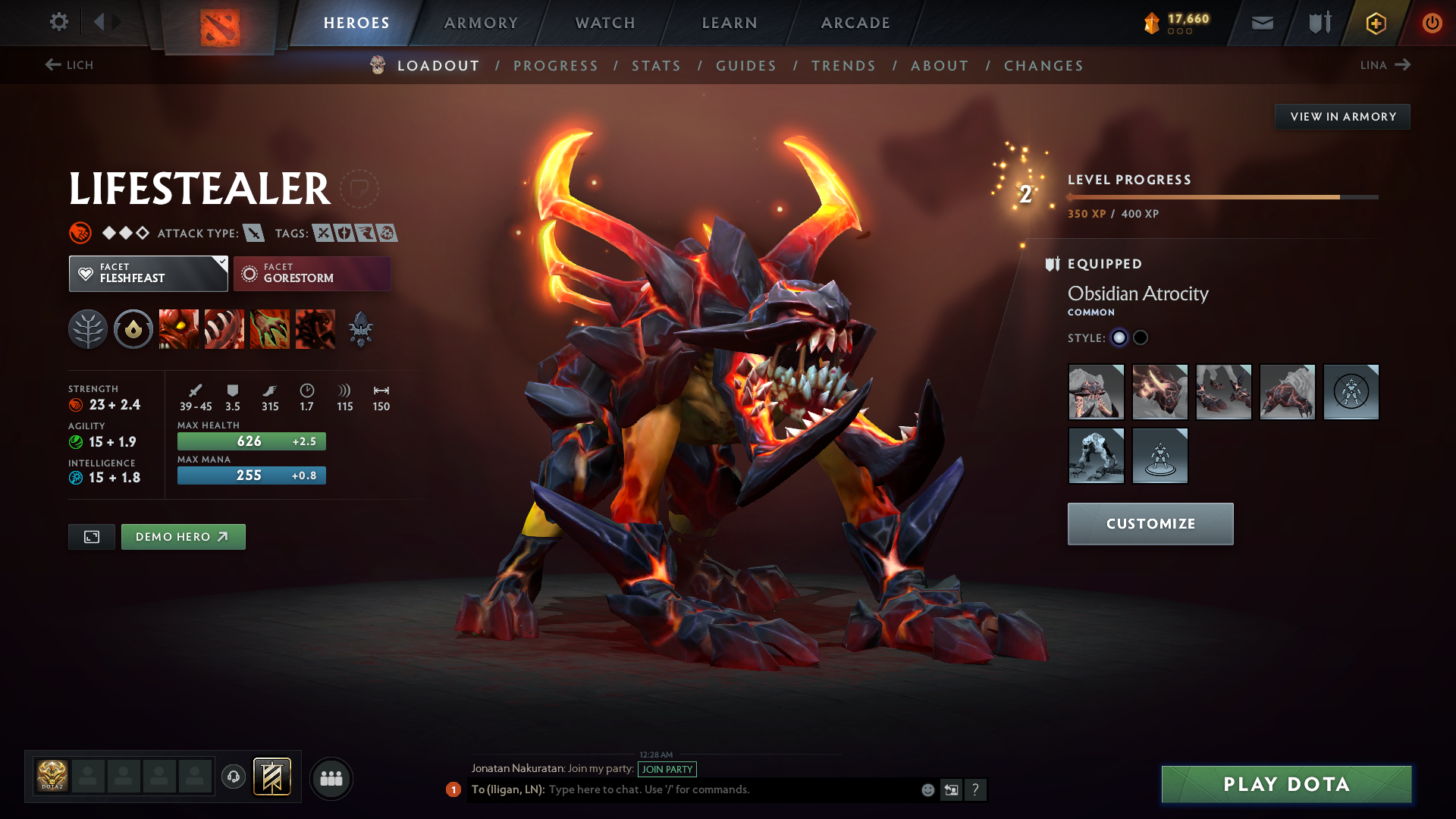Start matchmaking with Play Dota
Image resolution: width=1456 pixels, height=819 pixels.
click(1286, 784)
